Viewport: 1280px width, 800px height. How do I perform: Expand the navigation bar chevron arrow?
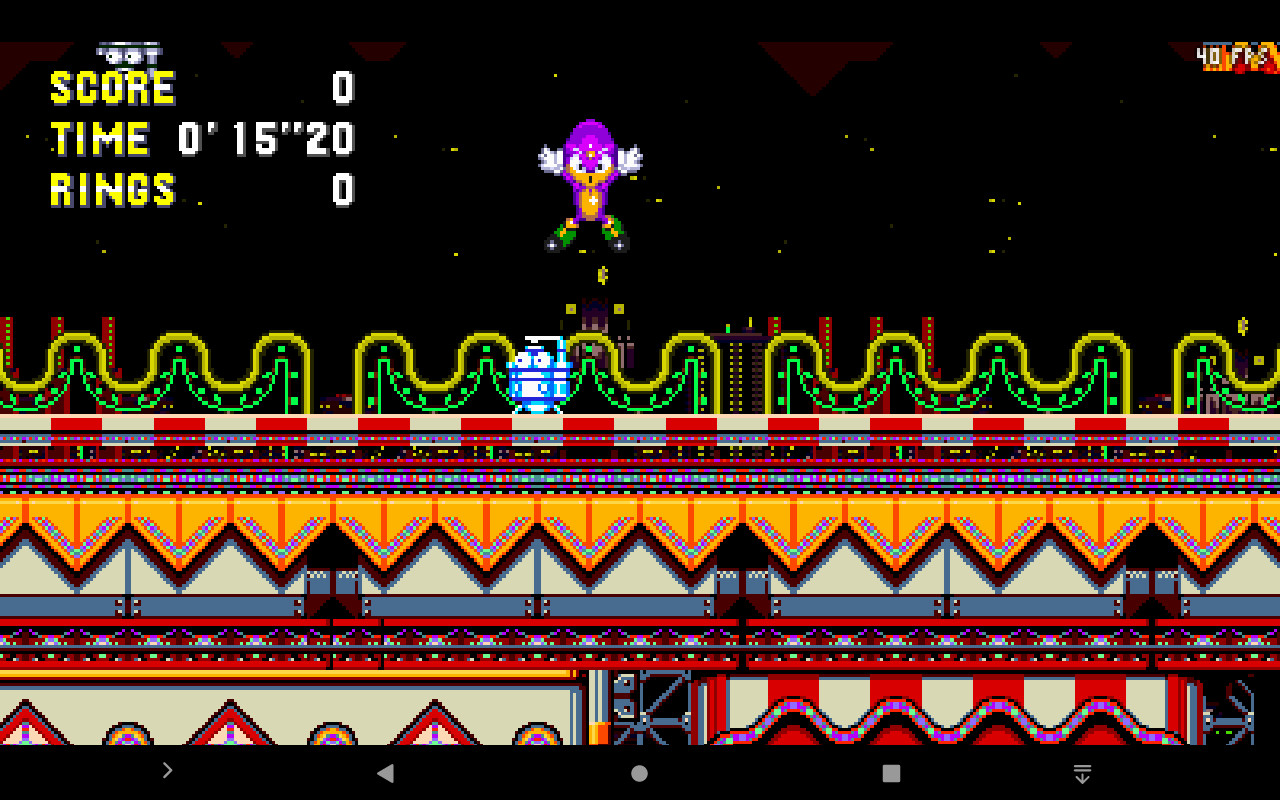pos(167,771)
